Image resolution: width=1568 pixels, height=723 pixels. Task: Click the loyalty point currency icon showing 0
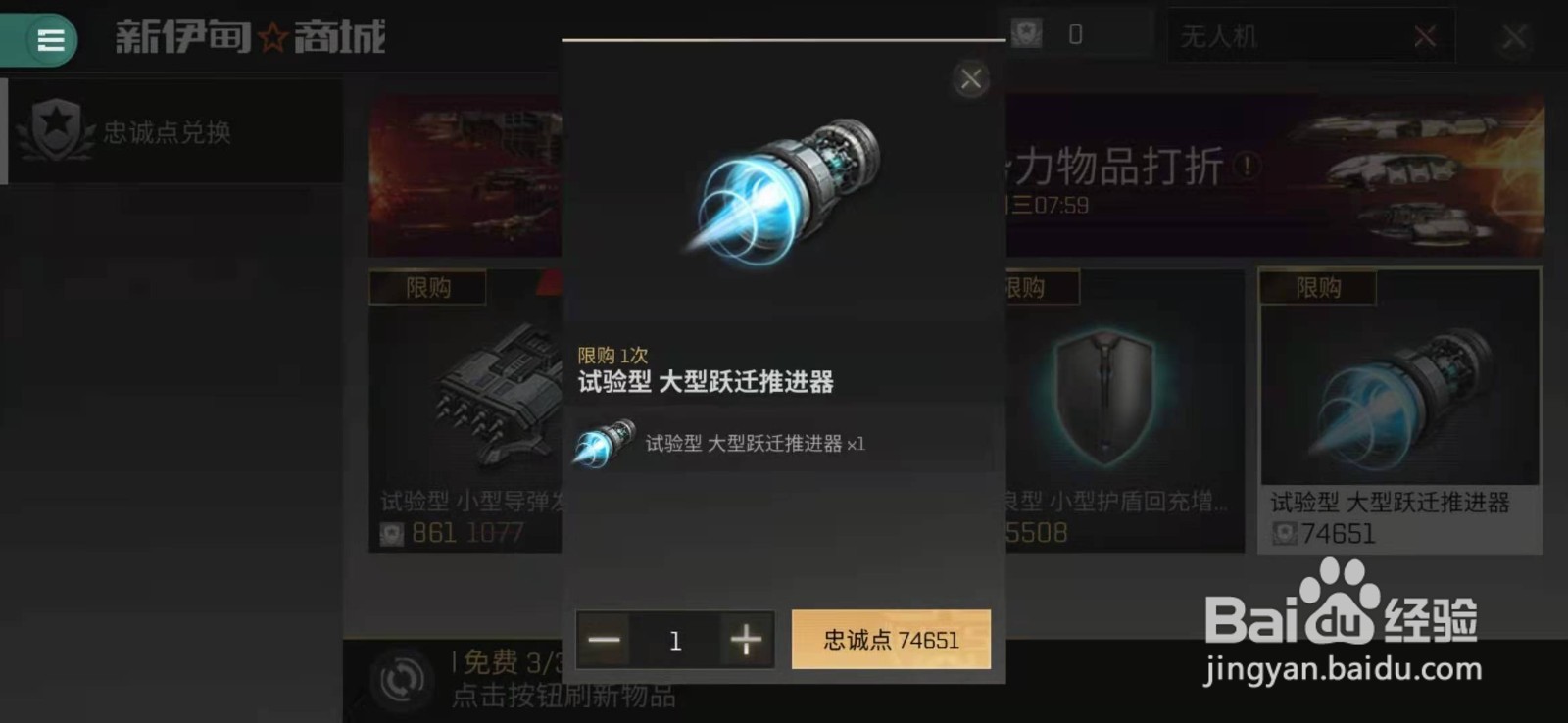click(x=1025, y=32)
